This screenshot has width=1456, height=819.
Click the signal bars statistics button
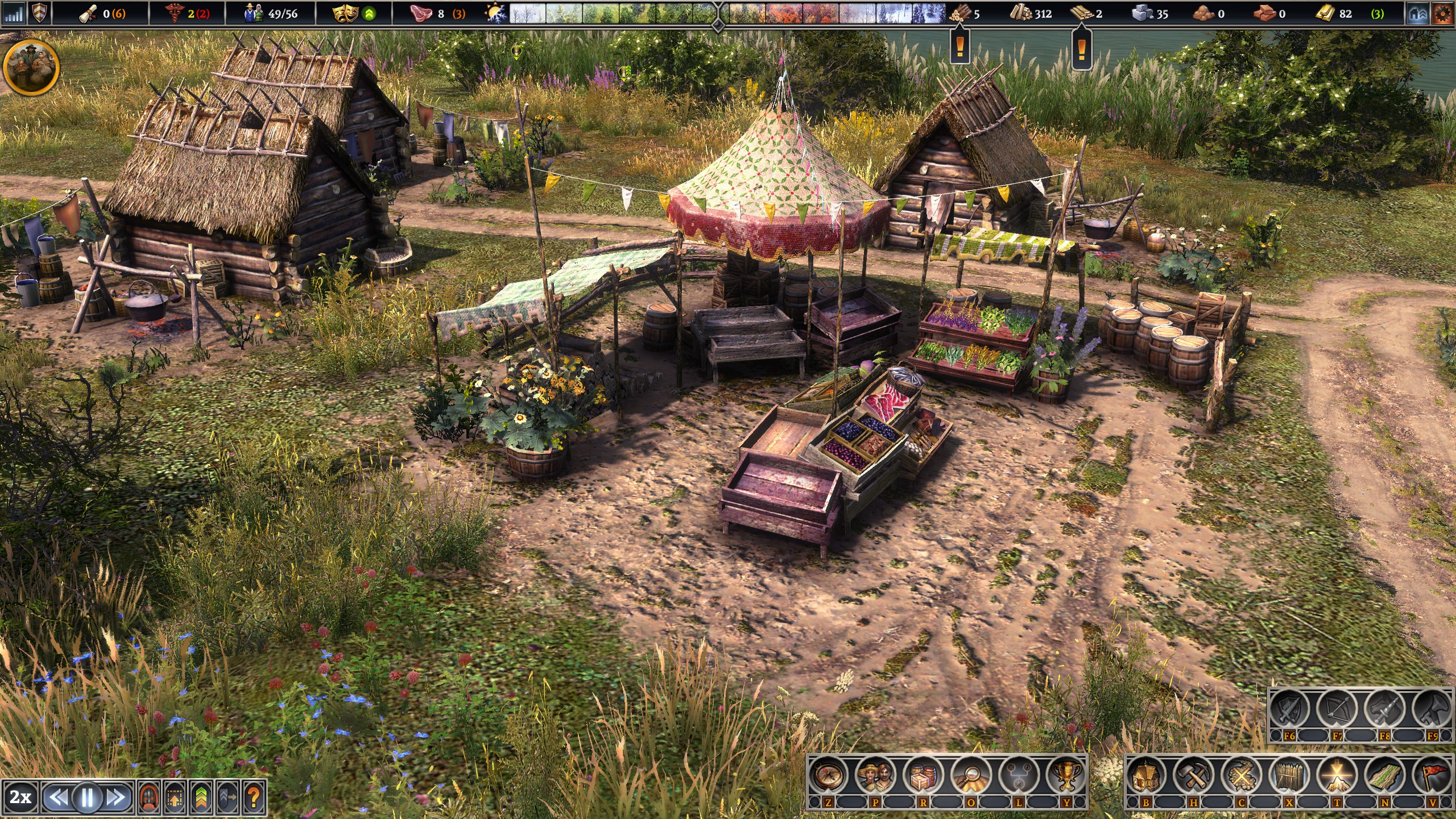[x=14, y=14]
